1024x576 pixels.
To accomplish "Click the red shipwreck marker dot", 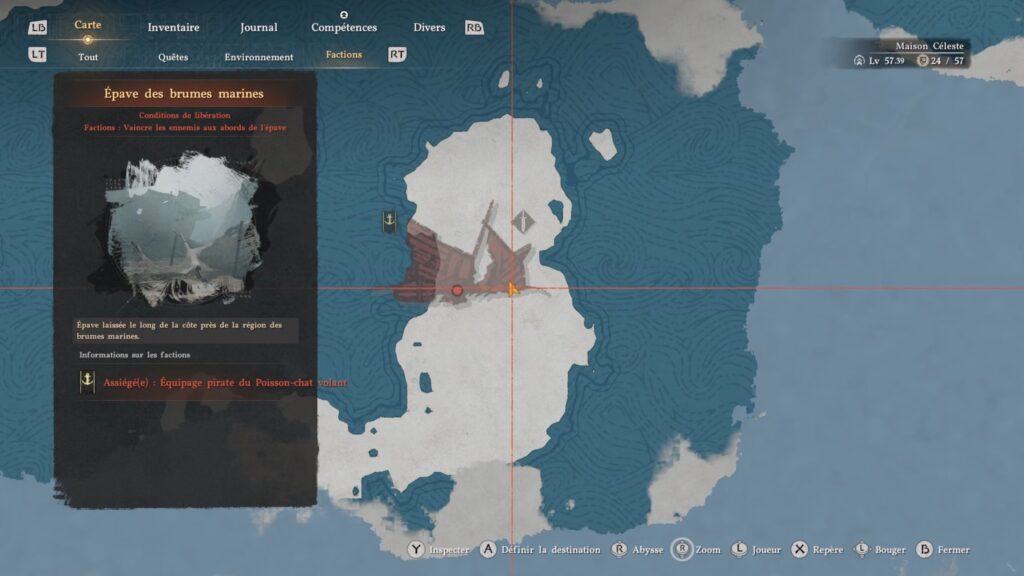I will pyautogui.click(x=457, y=290).
